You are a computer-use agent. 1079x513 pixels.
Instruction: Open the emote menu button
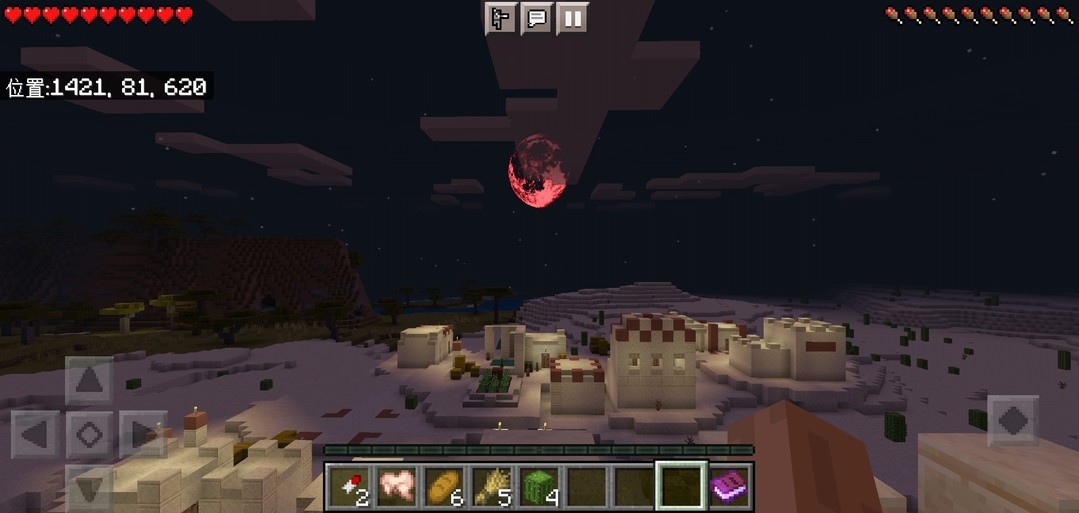[500, 19]
